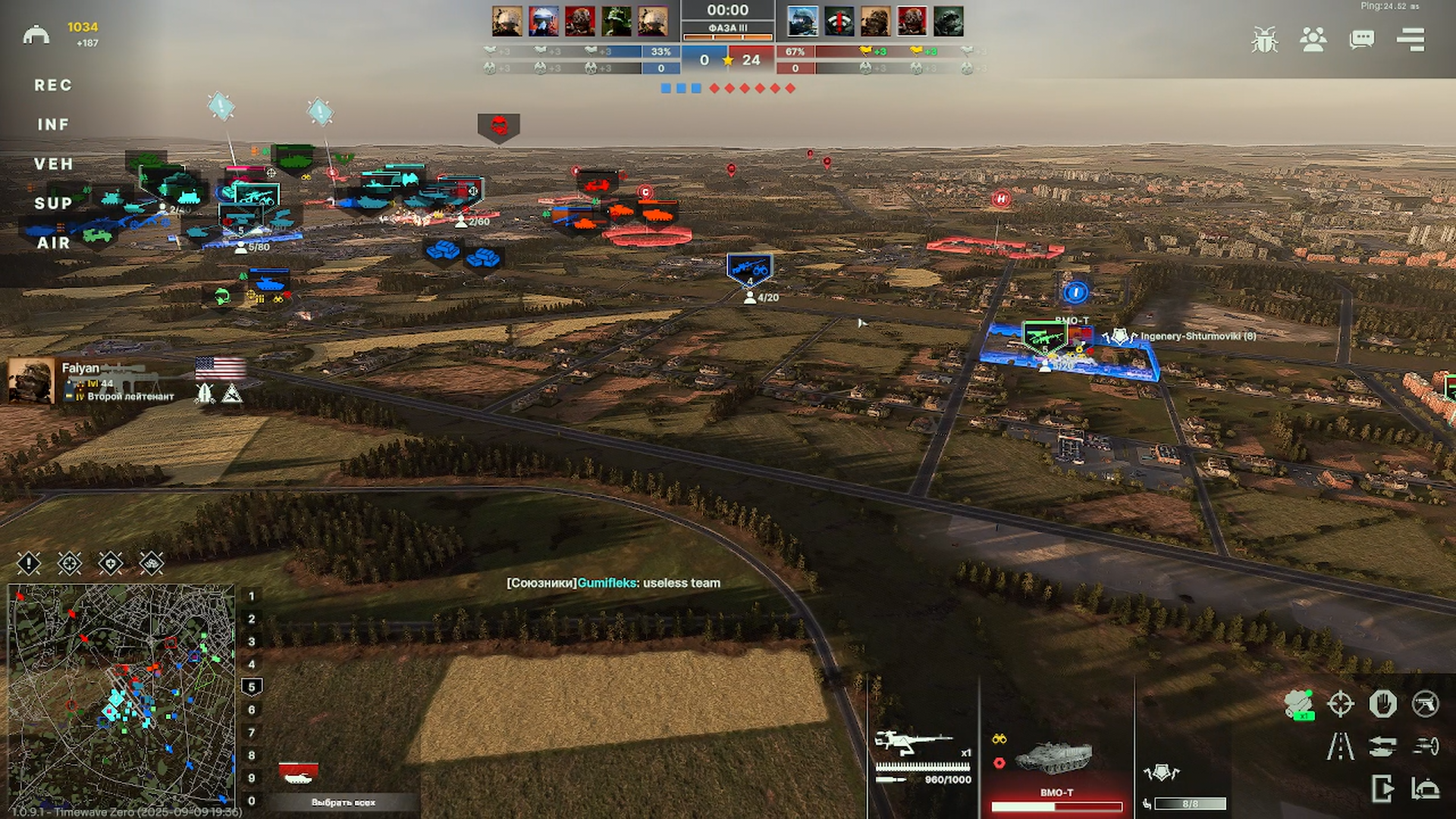Image resolution: width=1456 pixels, height=819 pixels.
Task: Deploy smoke with the x1 smoke icon
Action: click(1299, 704)
